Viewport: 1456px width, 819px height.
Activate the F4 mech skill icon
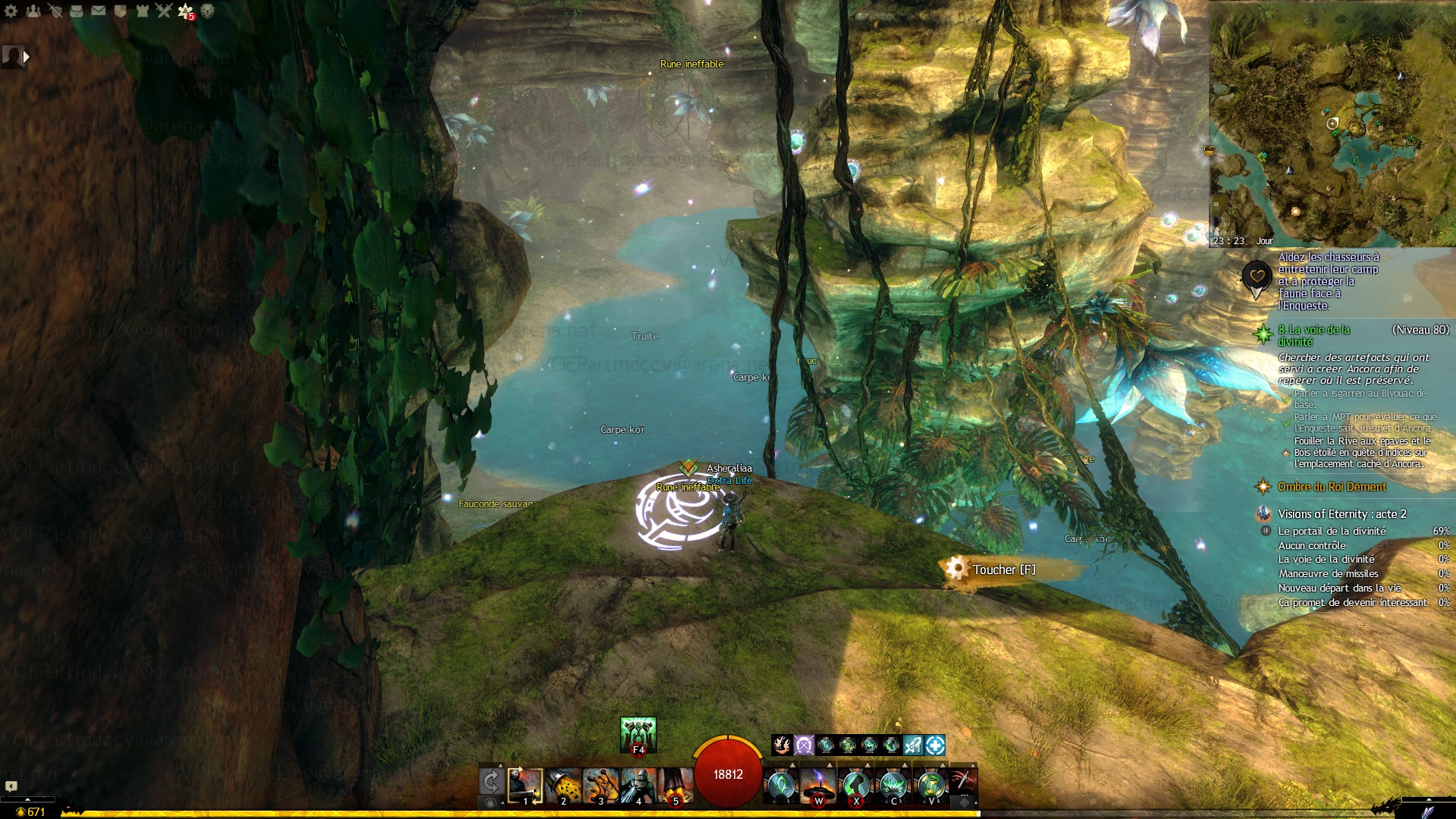pyautogui.click(x=638, y=734)
